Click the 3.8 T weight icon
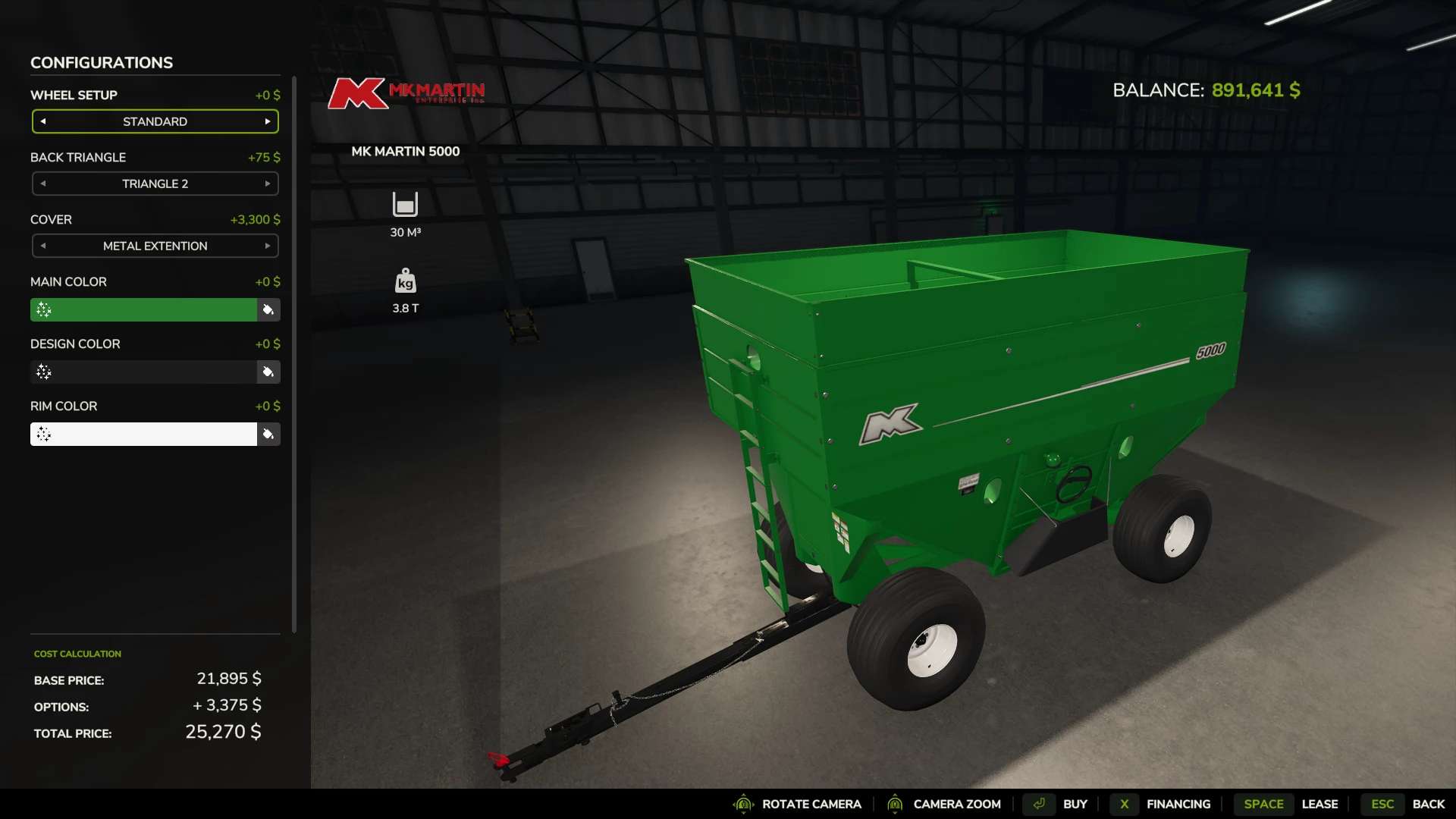Viewport: 1456px width, 819px height. point(405,280)
